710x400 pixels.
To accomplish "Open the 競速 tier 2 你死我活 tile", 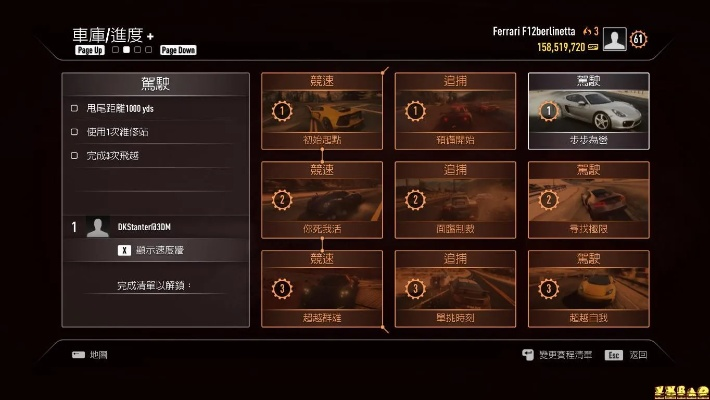I will pyautogui.click(x=321, y=200).
